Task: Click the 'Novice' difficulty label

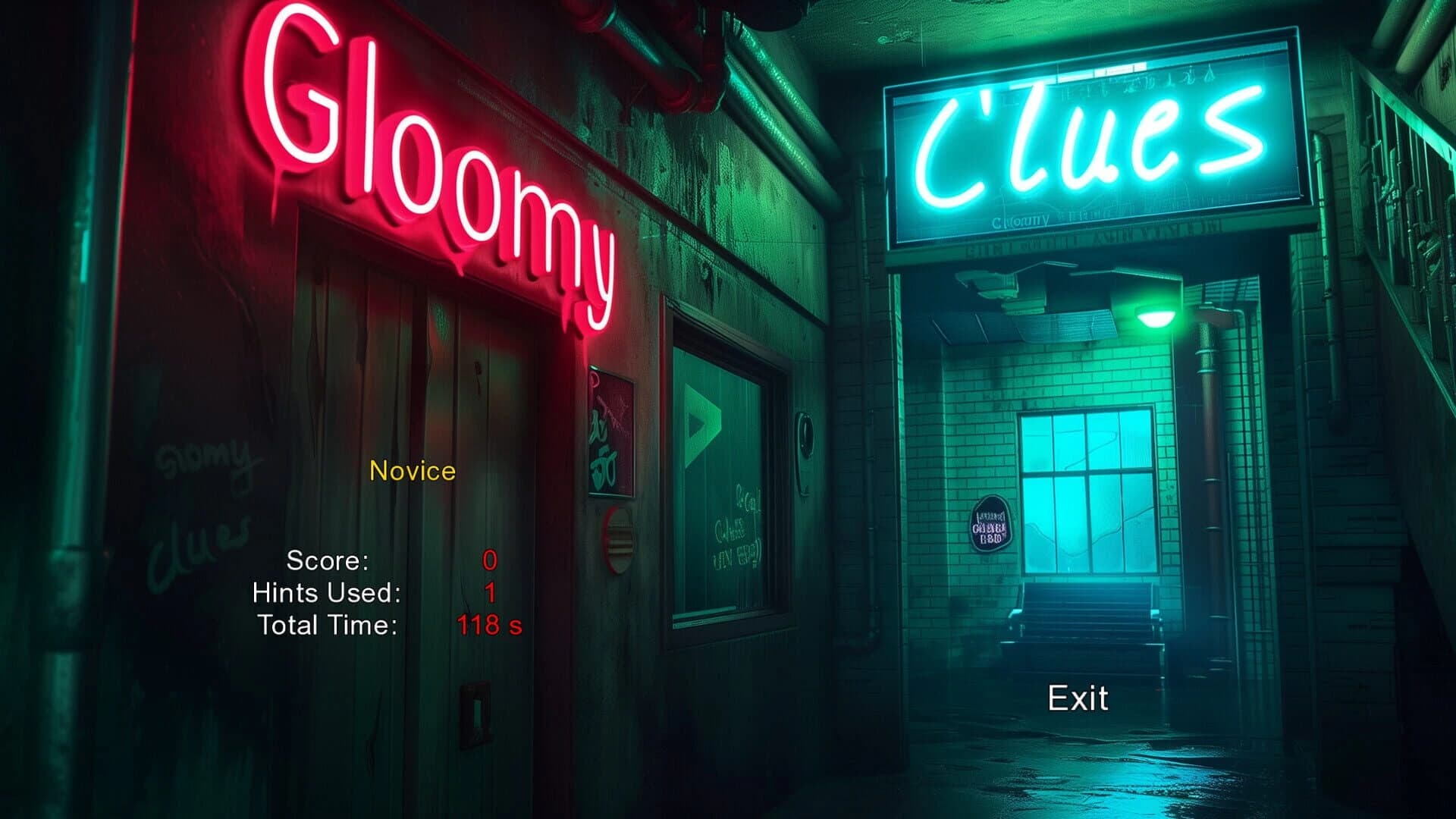Action: [412, 471]
